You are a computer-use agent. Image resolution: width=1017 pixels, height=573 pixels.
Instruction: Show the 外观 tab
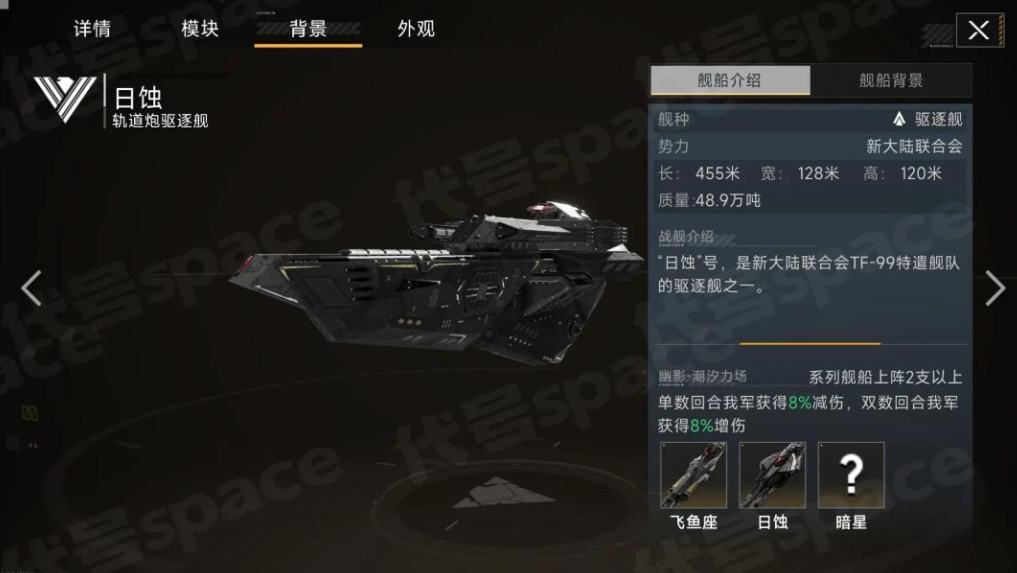point(416,29)
